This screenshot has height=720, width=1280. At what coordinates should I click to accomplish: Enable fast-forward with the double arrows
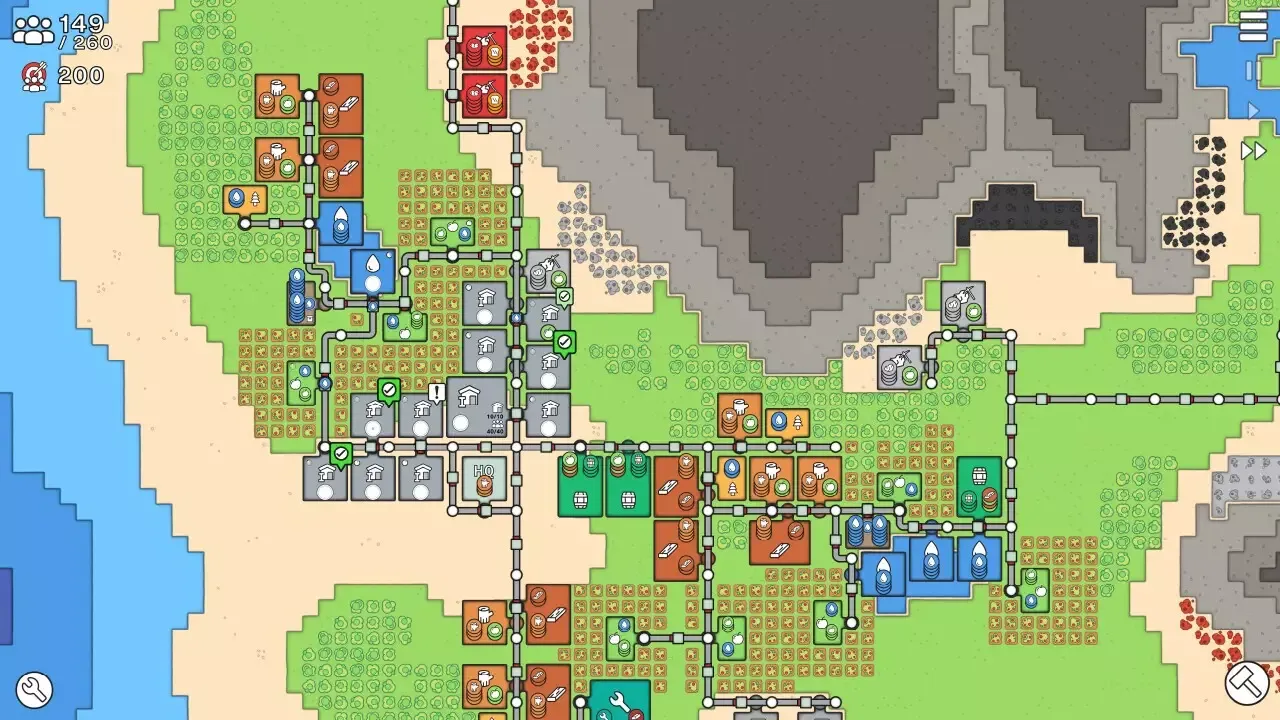1252,150
